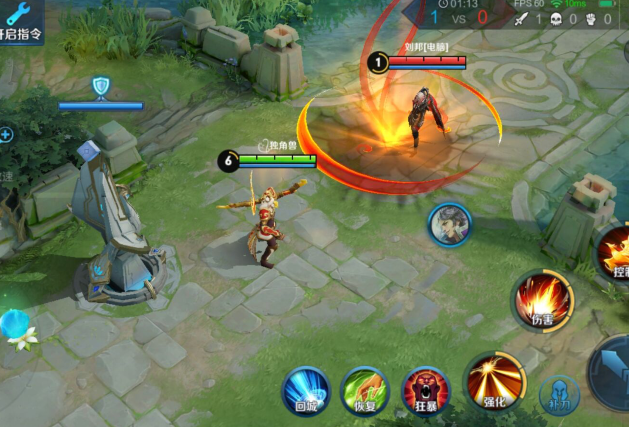Use the 恢复 heal spell
629x427 pixels.
(x=364, y=389)
